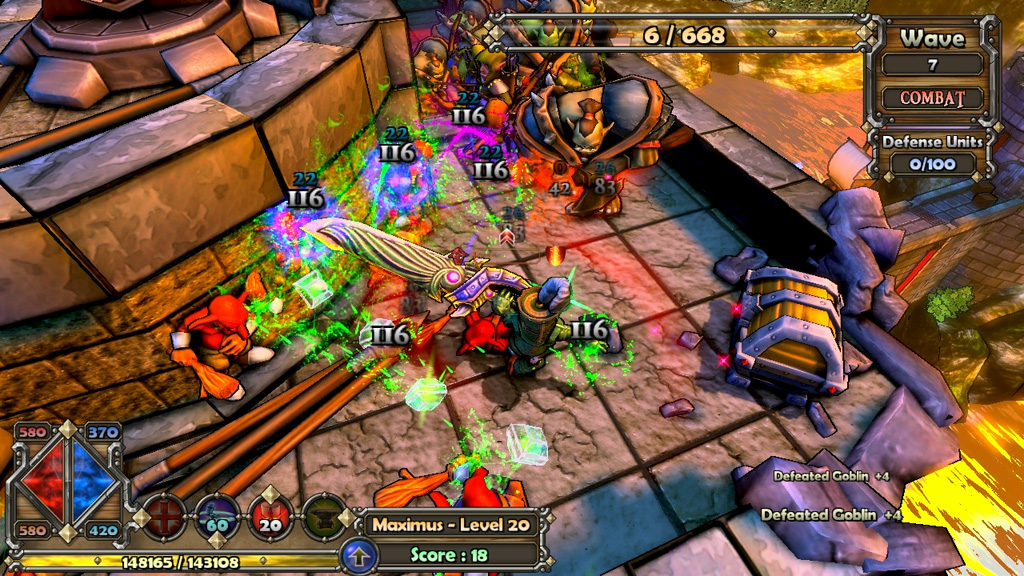Click the blue level-up arrow button
The width and height of the screenshot is (1024, 576).
[x=358, y=555]
